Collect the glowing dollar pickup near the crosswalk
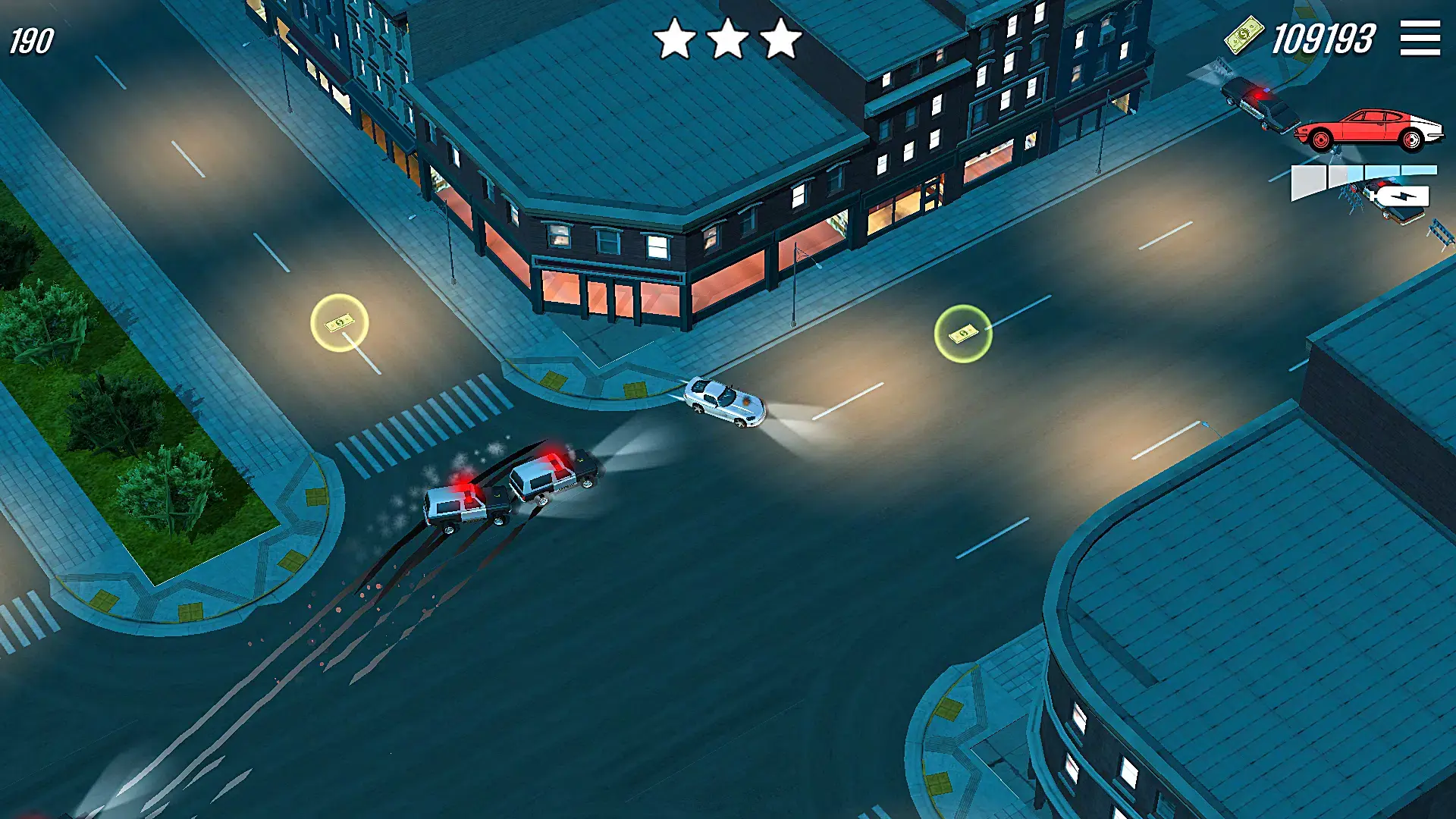Image resolution: width=1456 pixels, height=819 pixels. (338, 325)
